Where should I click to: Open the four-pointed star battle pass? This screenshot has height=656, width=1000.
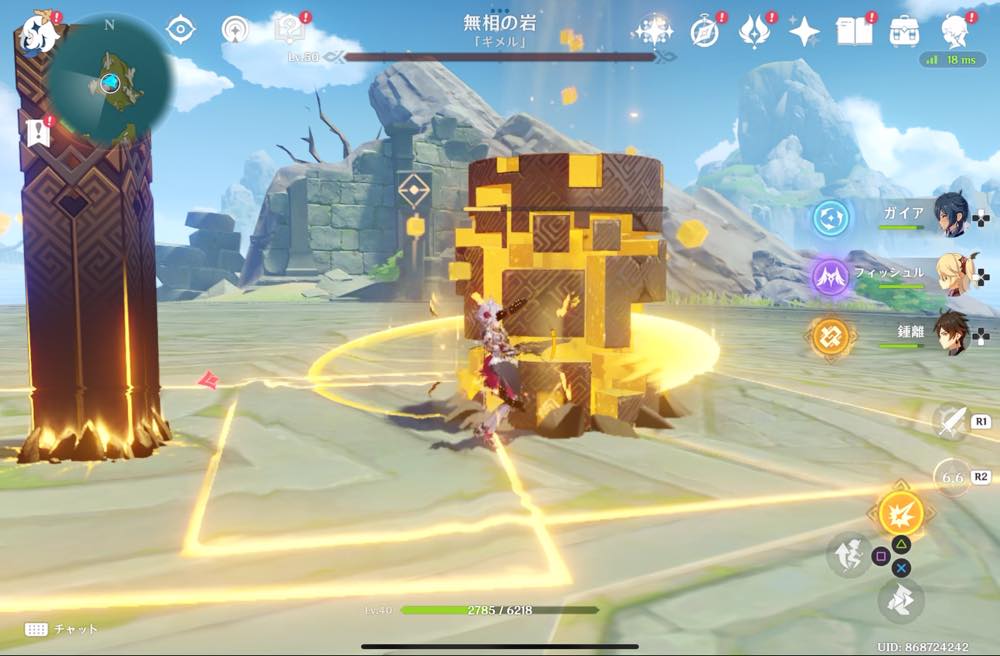804,32
